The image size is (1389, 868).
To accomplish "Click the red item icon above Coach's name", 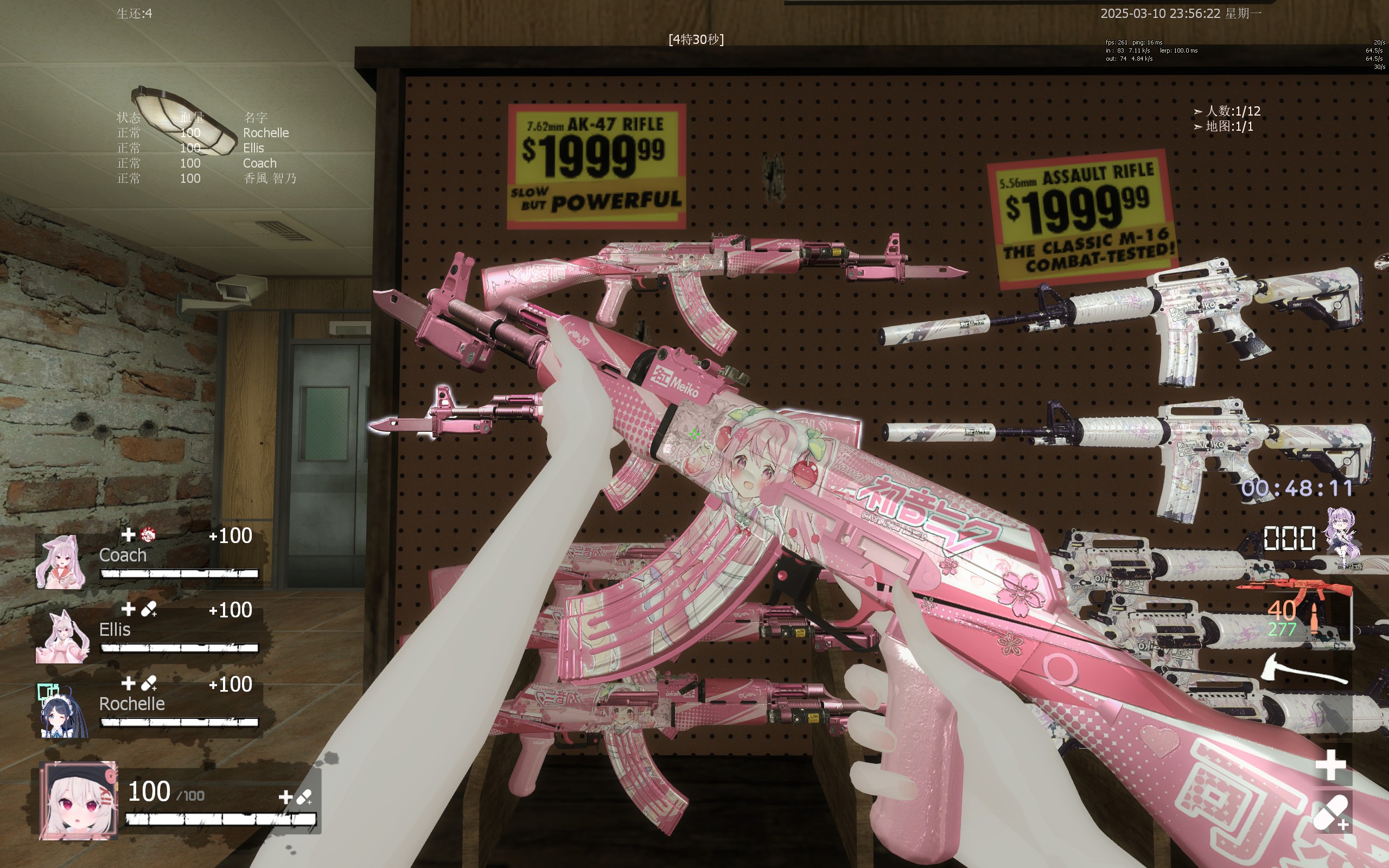I will pyautogui.click(x=148, y=535).
